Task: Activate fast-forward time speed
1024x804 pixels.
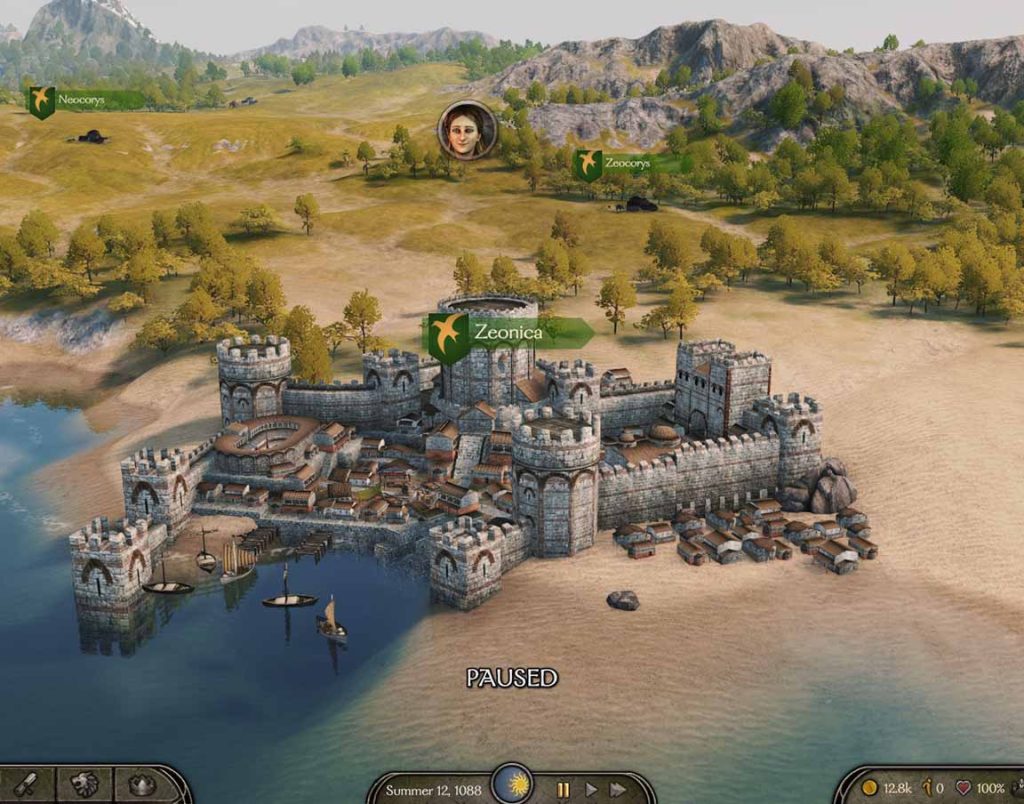Action: pos(619,789)
